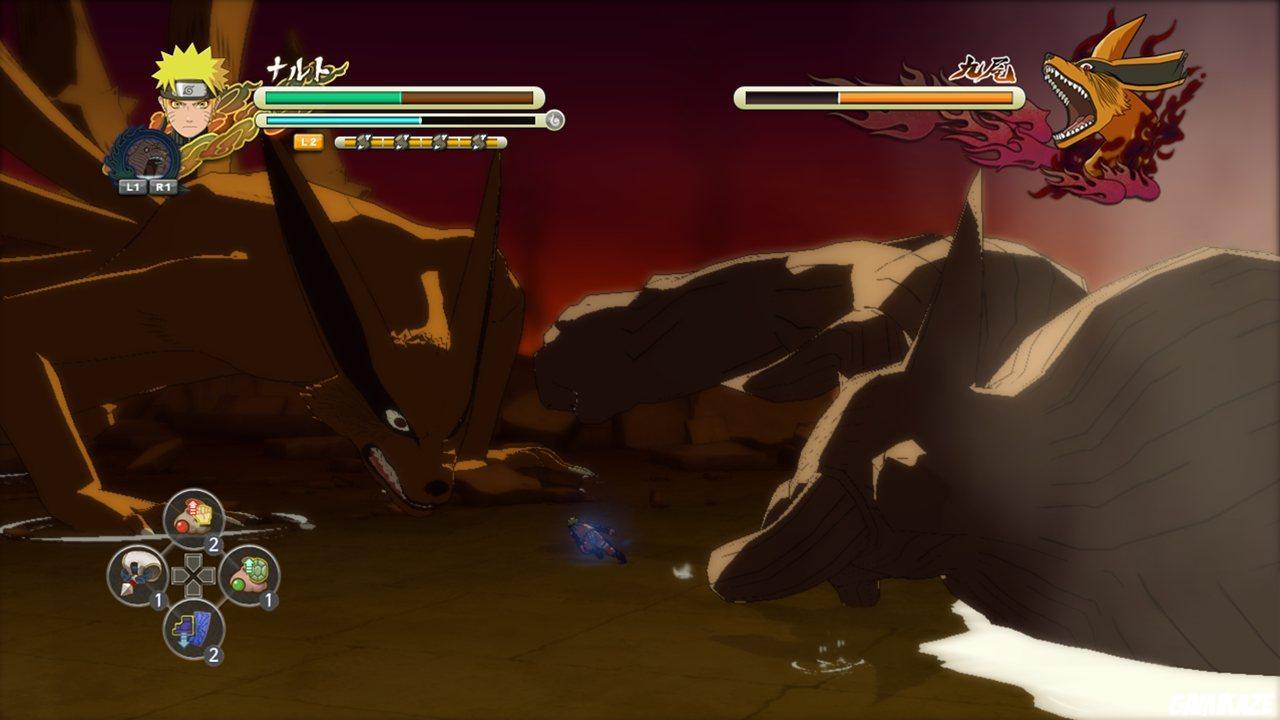Select the green defense pill item icon
The image size is (1280, 720).
[x=252, y=572]
